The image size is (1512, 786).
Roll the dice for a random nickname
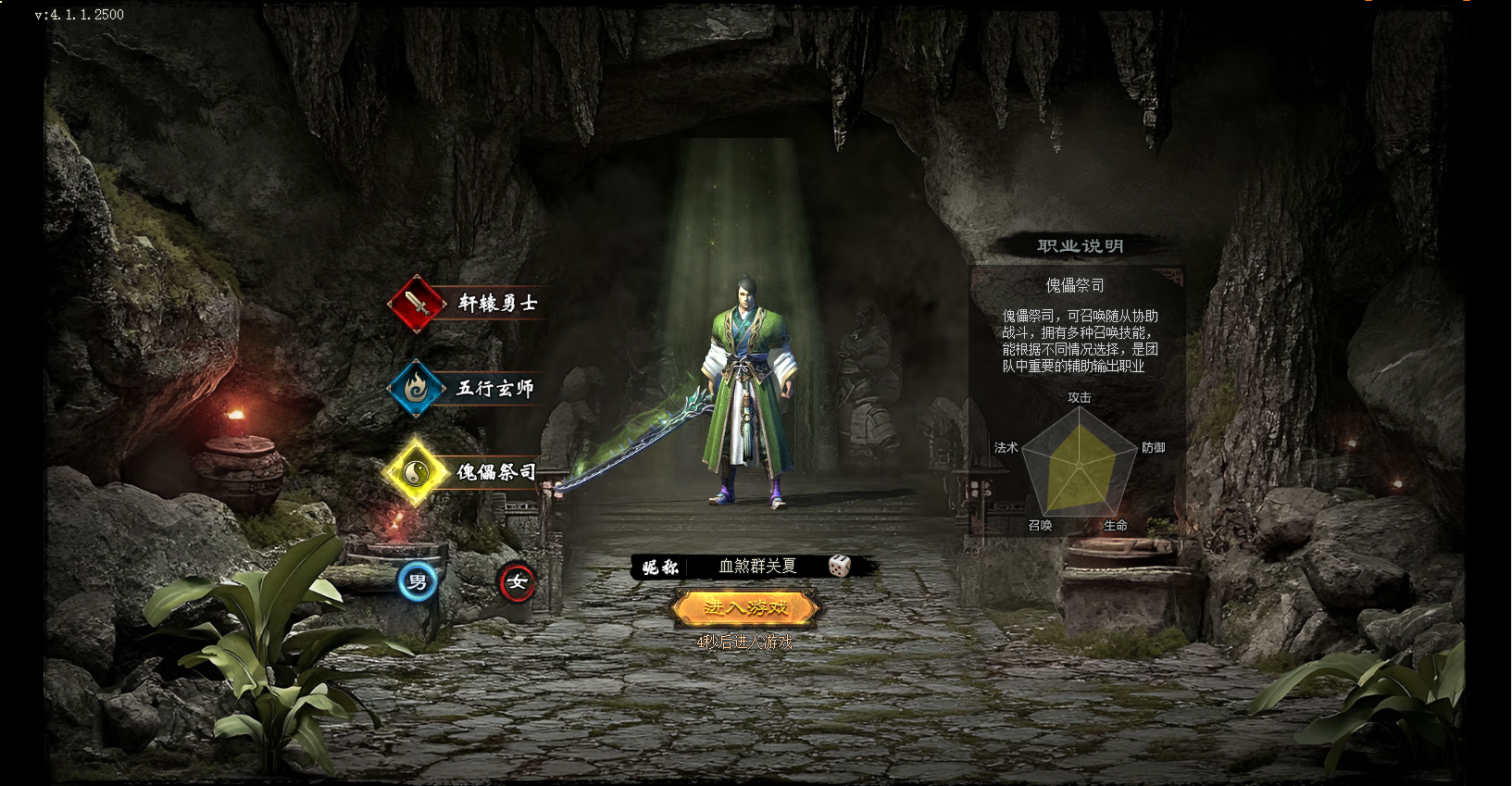pos(840,566)
